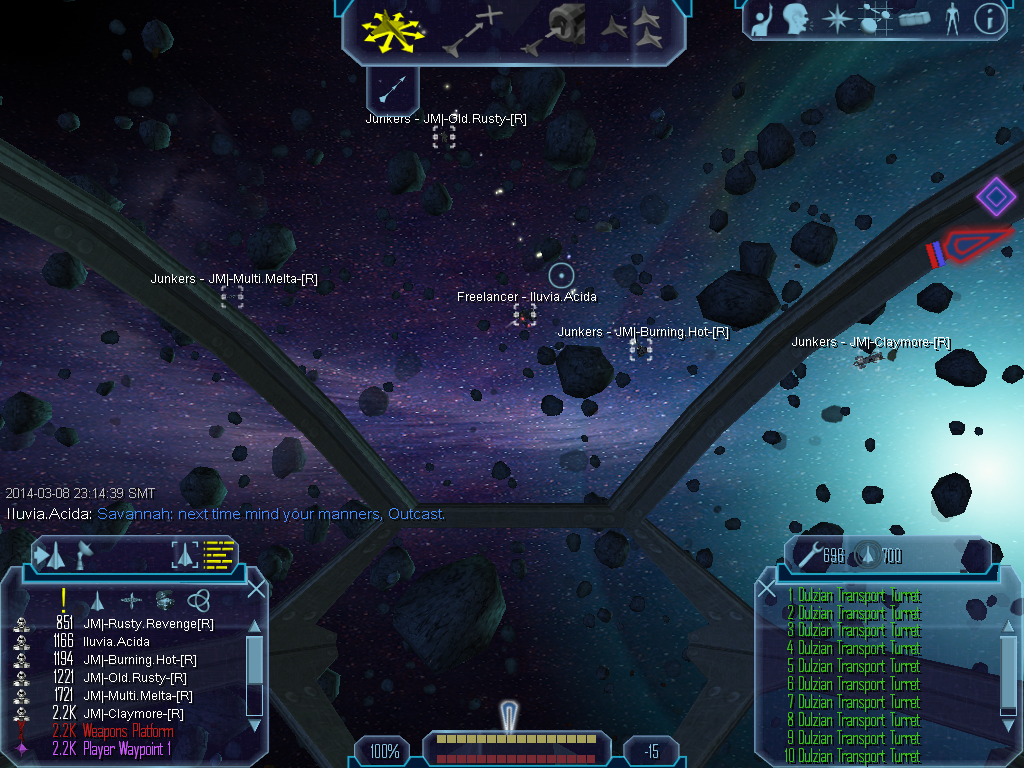The width and height of the screenshot is (1024, 768).
Task: Choose the Dock maneuver icon
Action: (553, 30)
